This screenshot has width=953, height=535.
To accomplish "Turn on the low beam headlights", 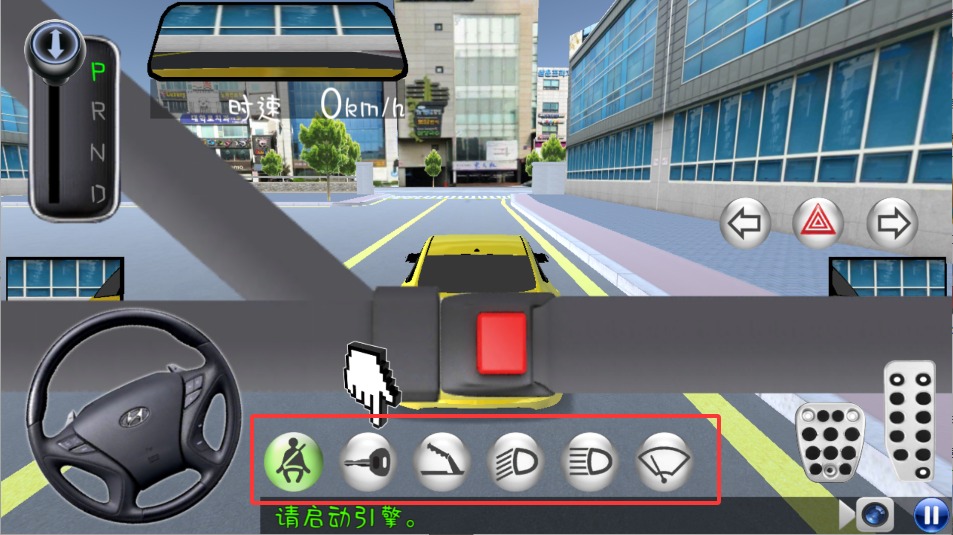I will (516, 461).
